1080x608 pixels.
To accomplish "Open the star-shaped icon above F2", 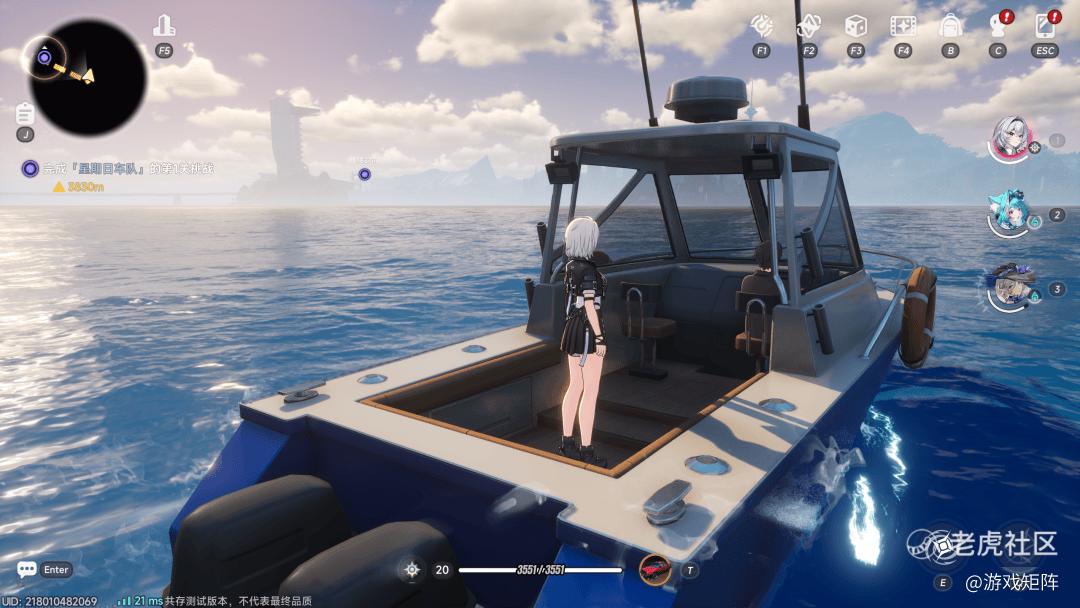I will (808, 26).
